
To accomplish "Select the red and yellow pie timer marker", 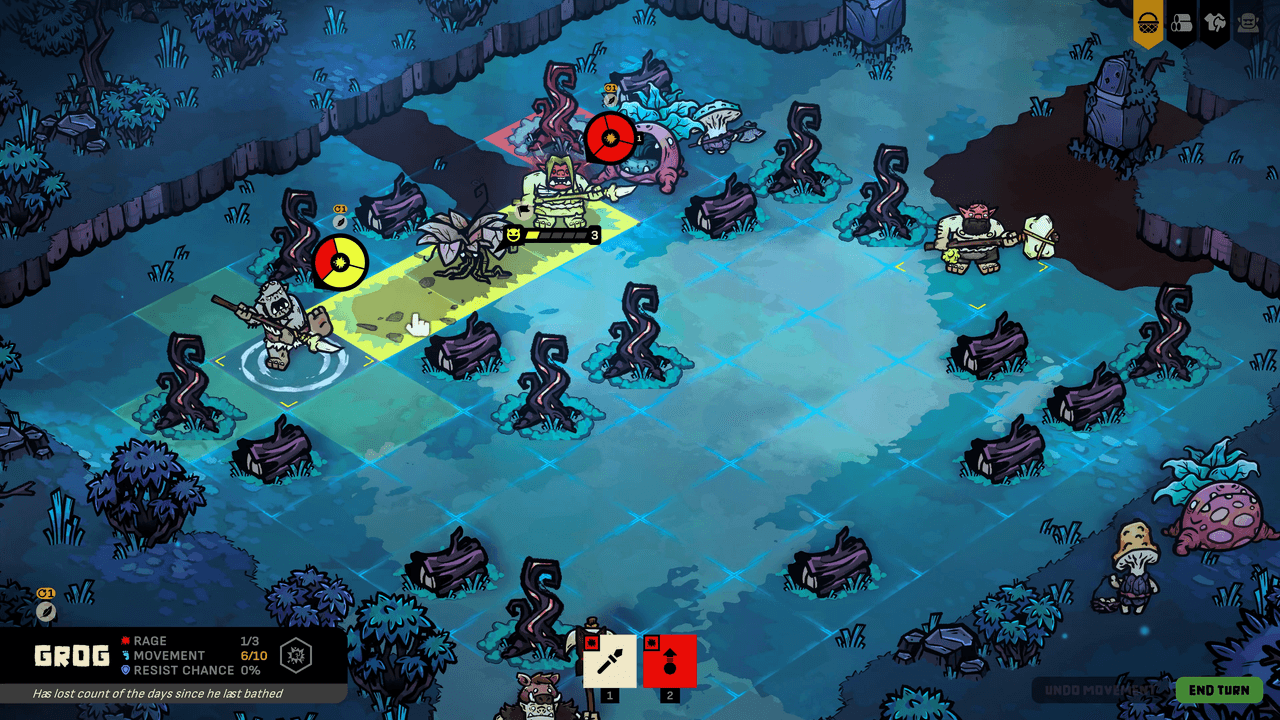I will [341, 261].
